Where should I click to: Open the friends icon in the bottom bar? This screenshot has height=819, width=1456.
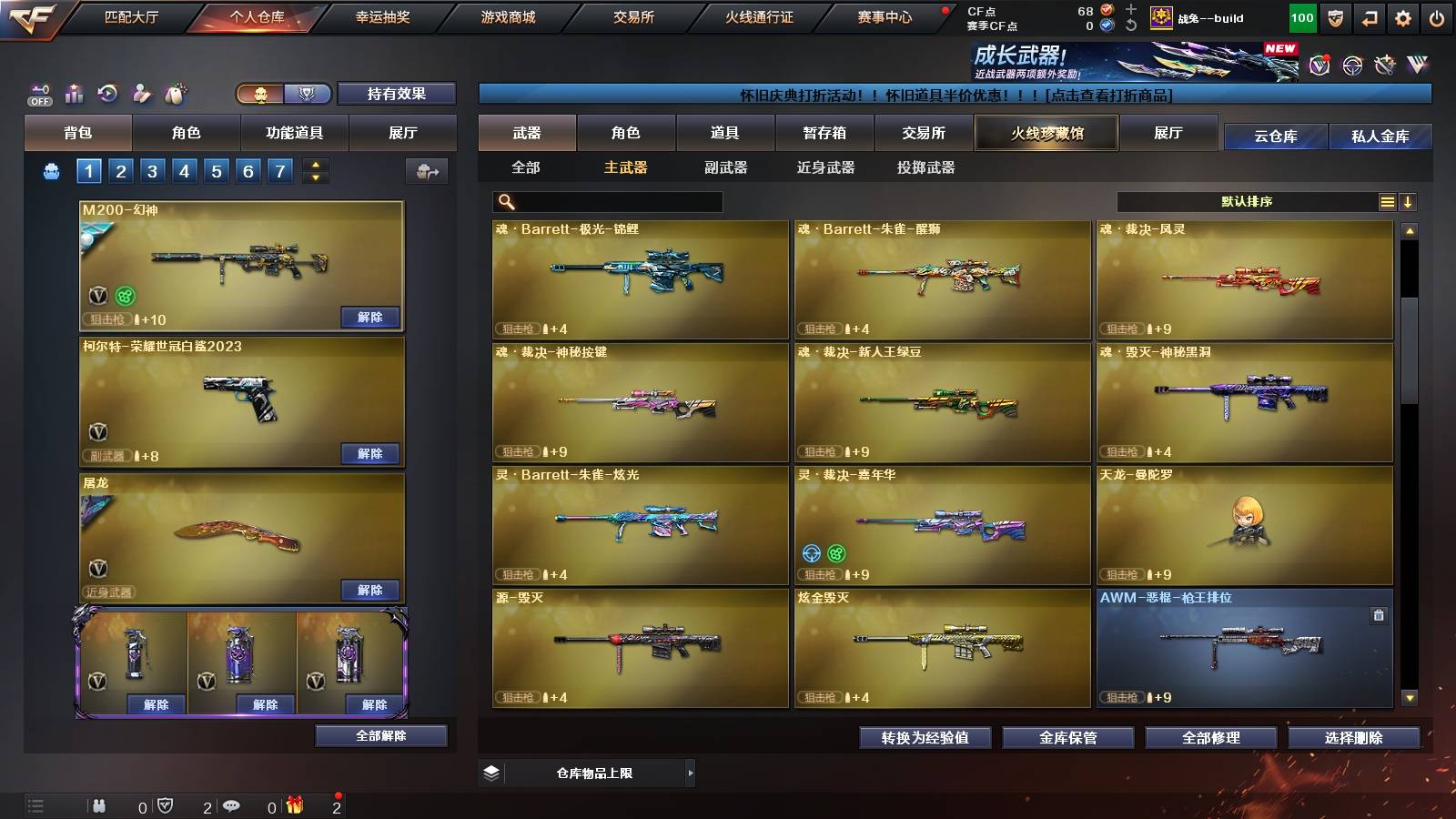(x=100, y=806)
